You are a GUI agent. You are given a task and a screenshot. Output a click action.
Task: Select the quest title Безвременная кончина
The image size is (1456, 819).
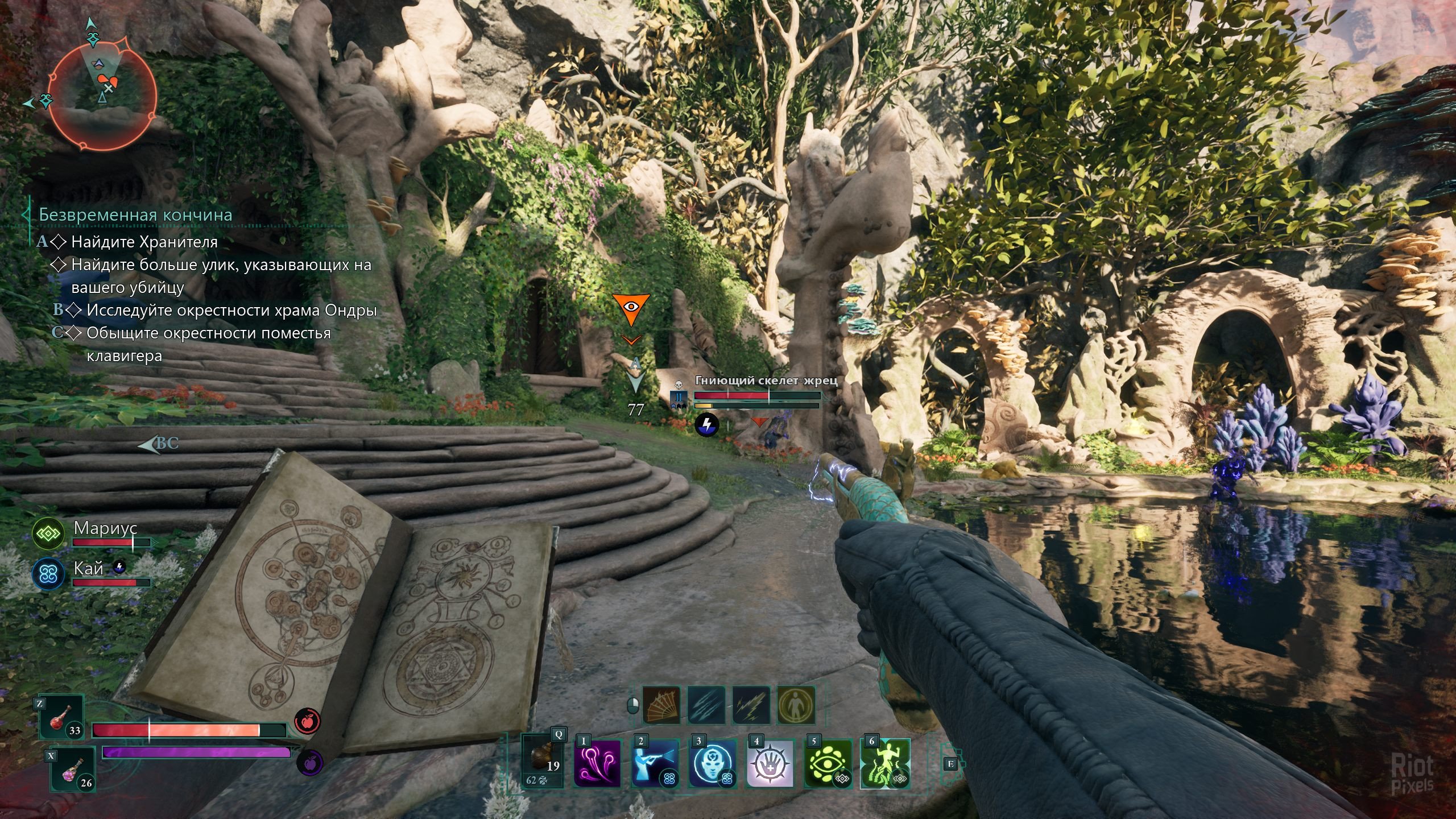[135, 215]
